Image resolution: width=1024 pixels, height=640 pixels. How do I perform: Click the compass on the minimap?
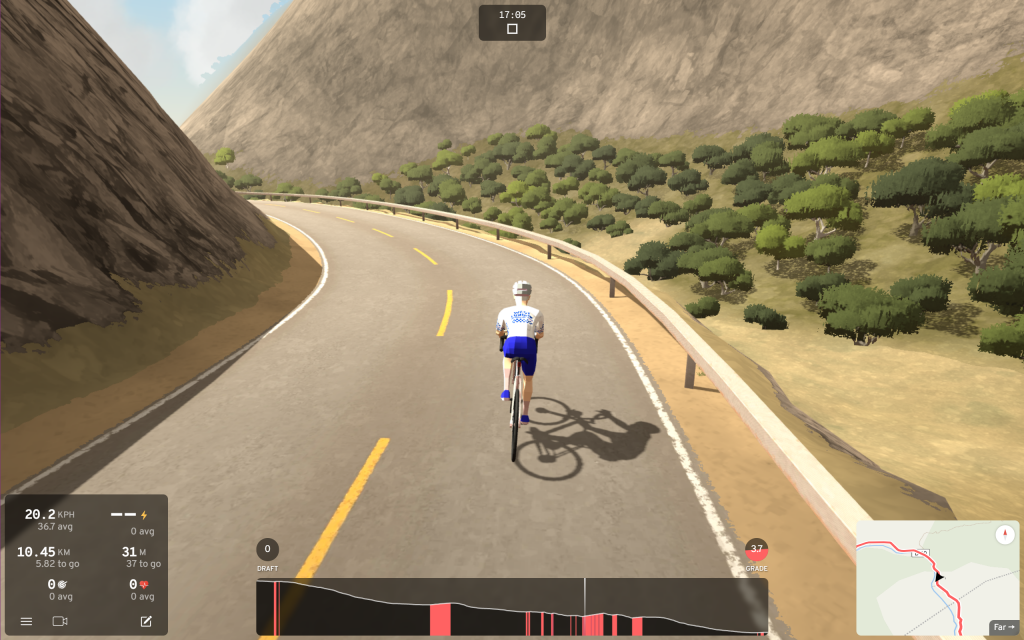pyautogui.click(x=1005, y=535)
